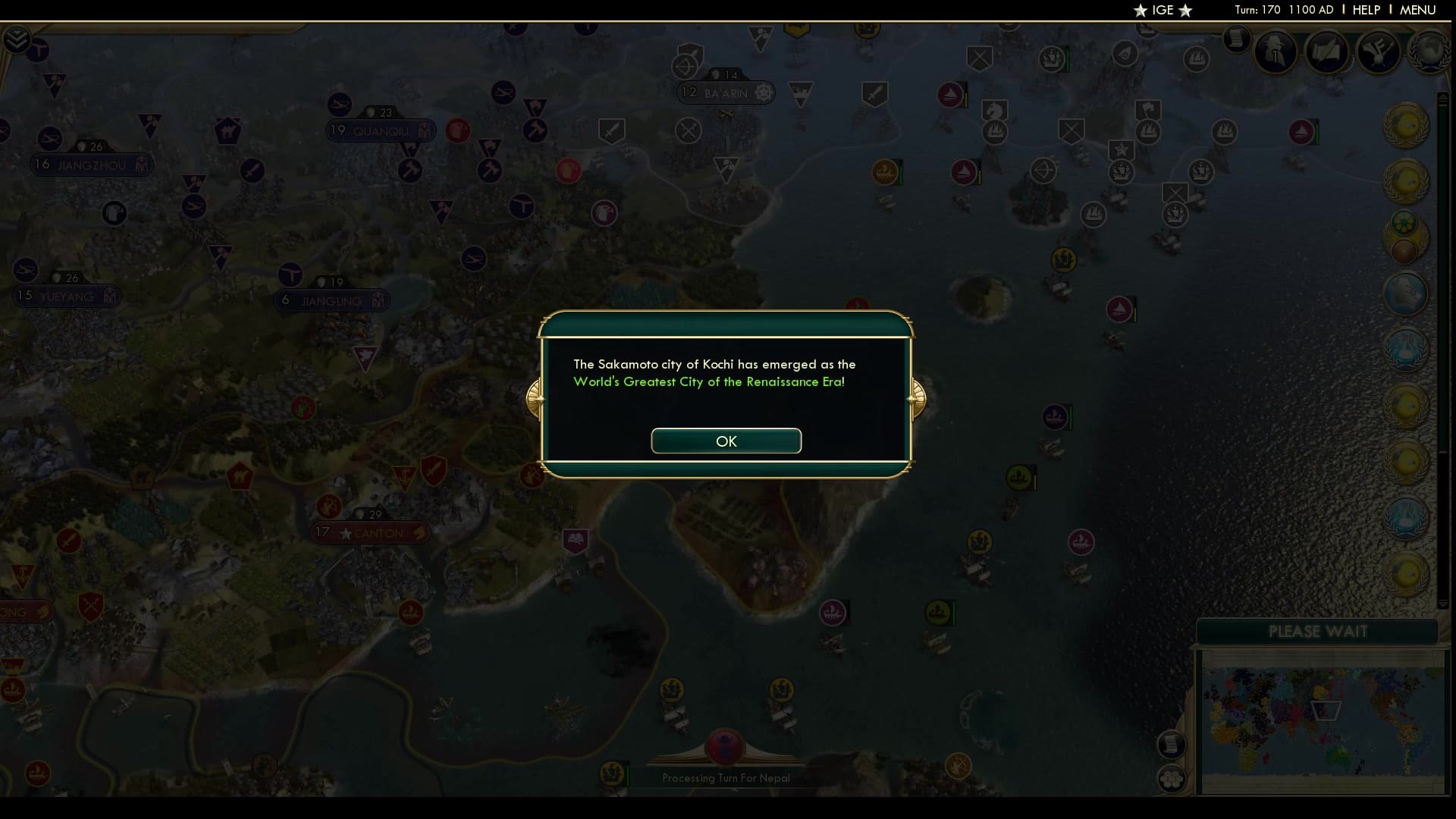This screenshot has height=819, width=1456.
Task: Click a camel caravan icon near Canton
Action: tap(331, 506)
